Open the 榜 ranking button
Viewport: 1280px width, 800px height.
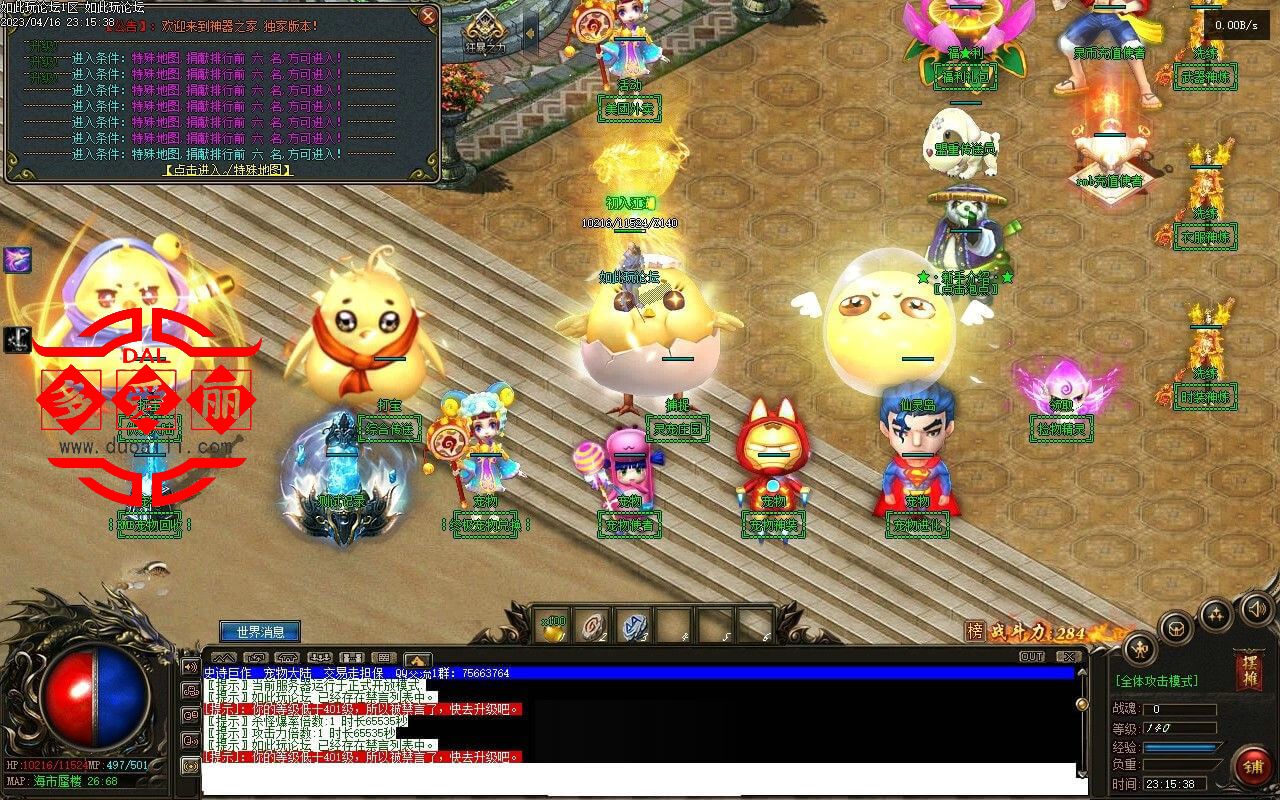coord(974,631)
